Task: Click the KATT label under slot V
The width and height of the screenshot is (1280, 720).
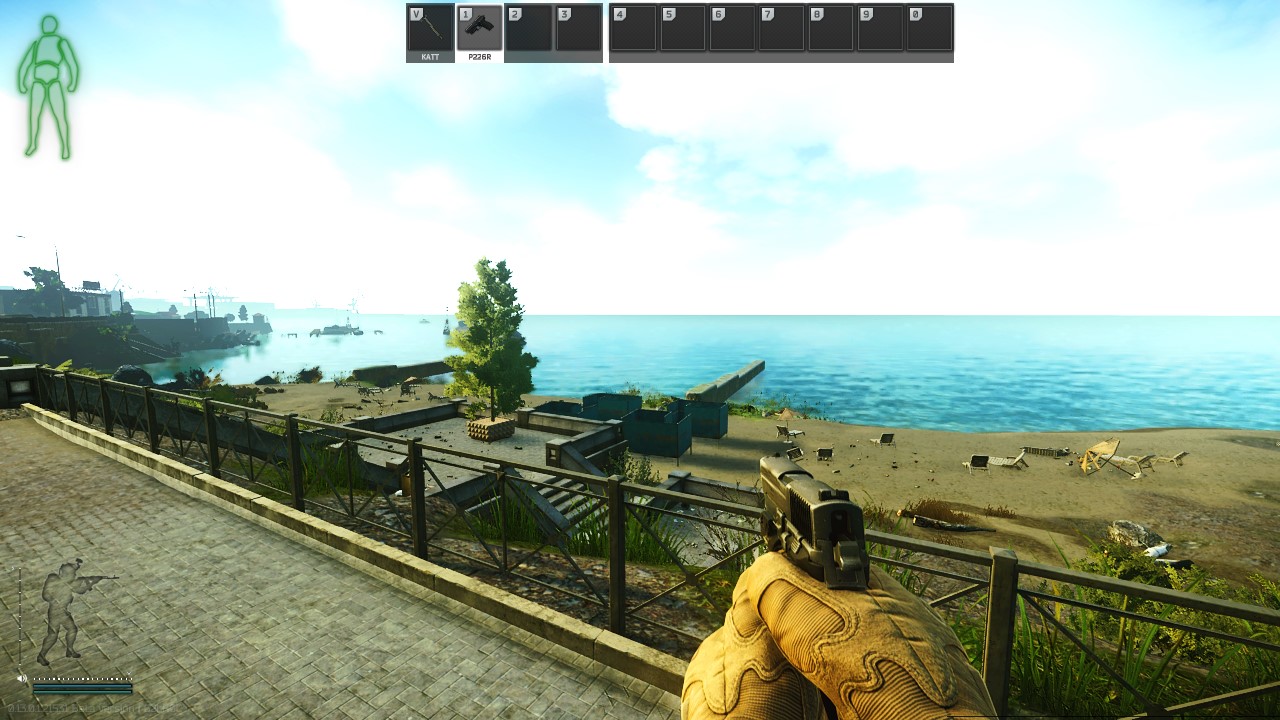Action: pos(429,57)
